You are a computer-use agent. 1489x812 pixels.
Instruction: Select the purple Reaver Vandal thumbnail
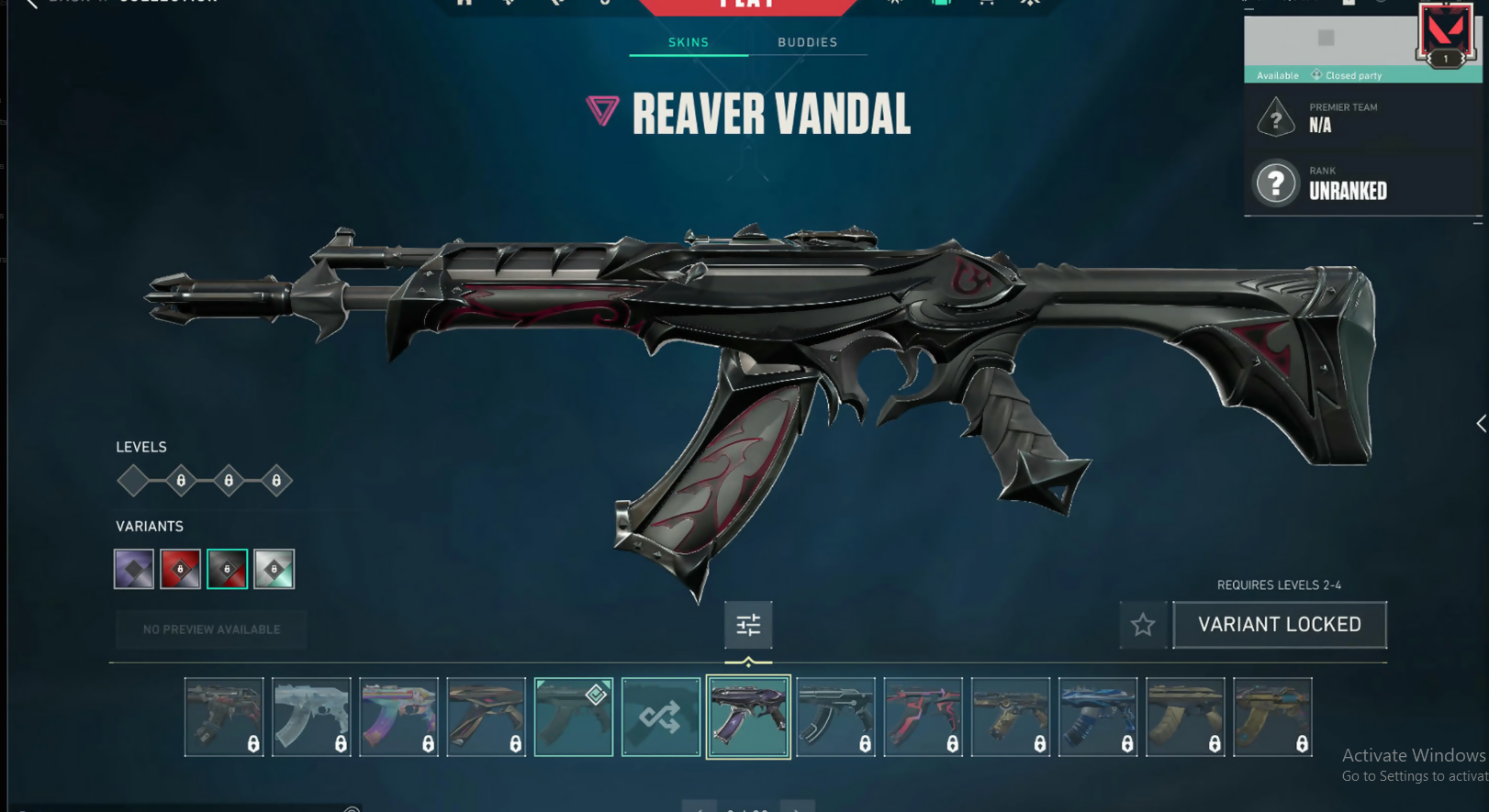[x=748, y=717]
